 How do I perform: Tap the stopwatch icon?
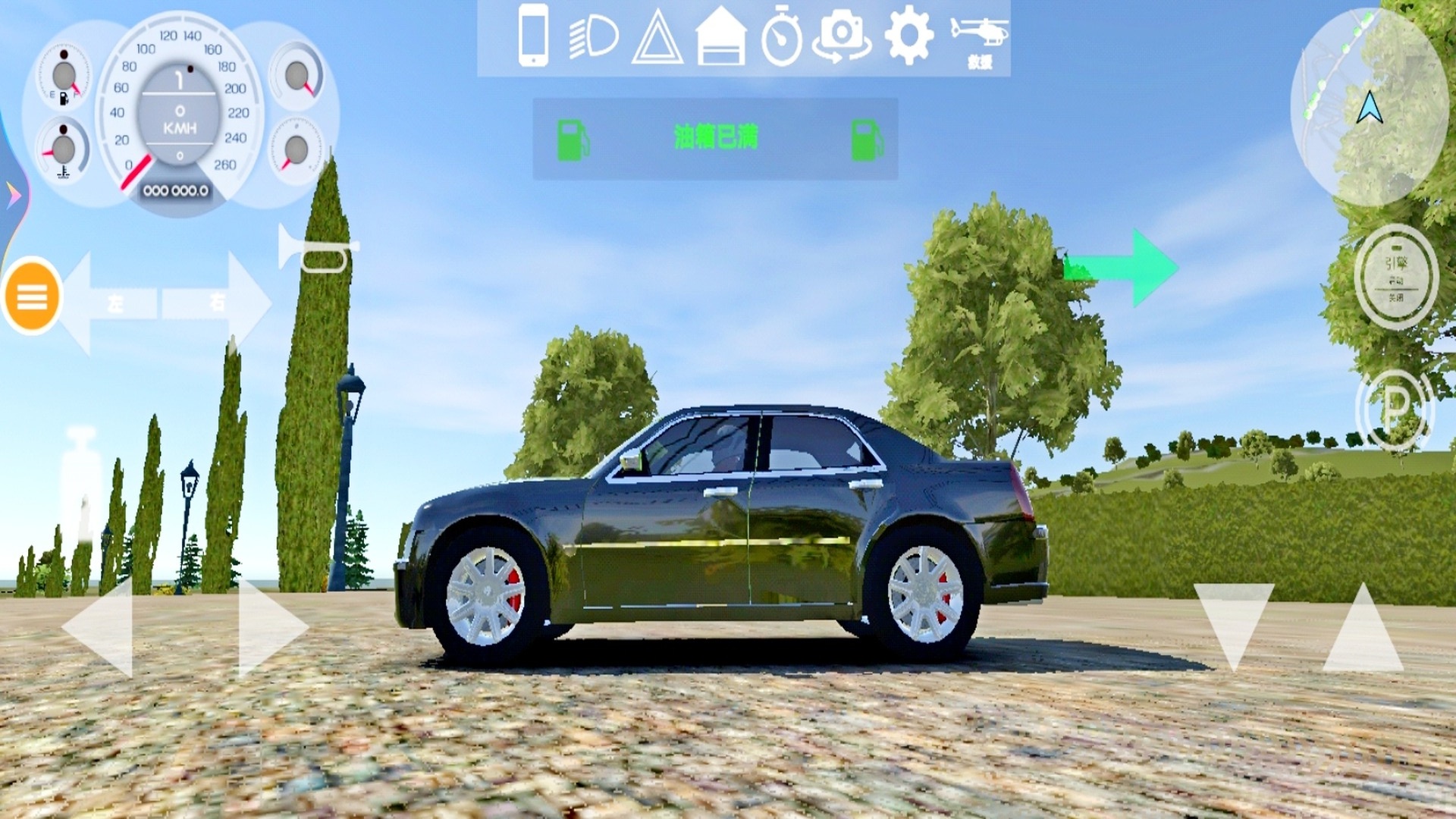781,37
